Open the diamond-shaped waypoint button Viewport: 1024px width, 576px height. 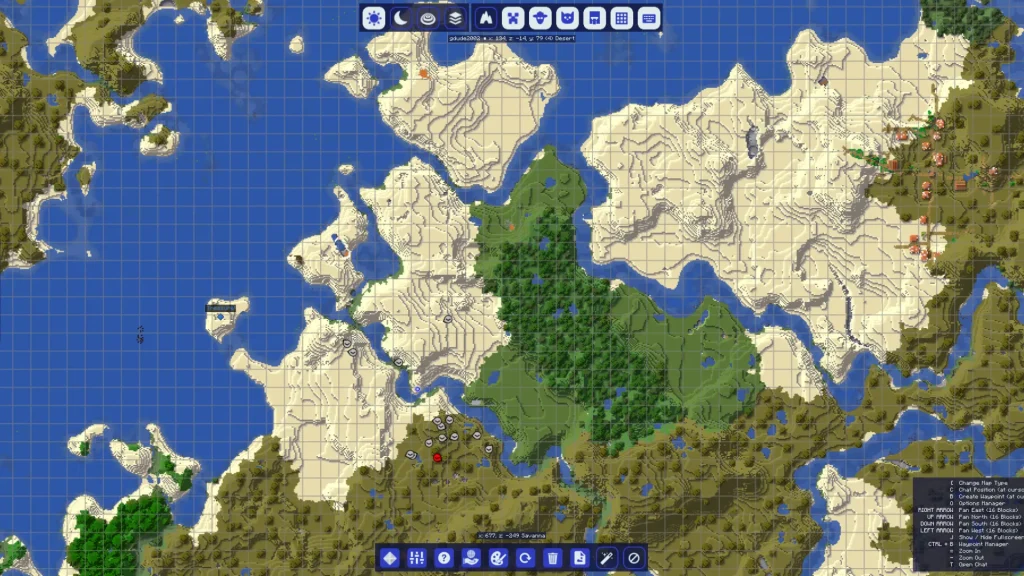tap(390, 557)
